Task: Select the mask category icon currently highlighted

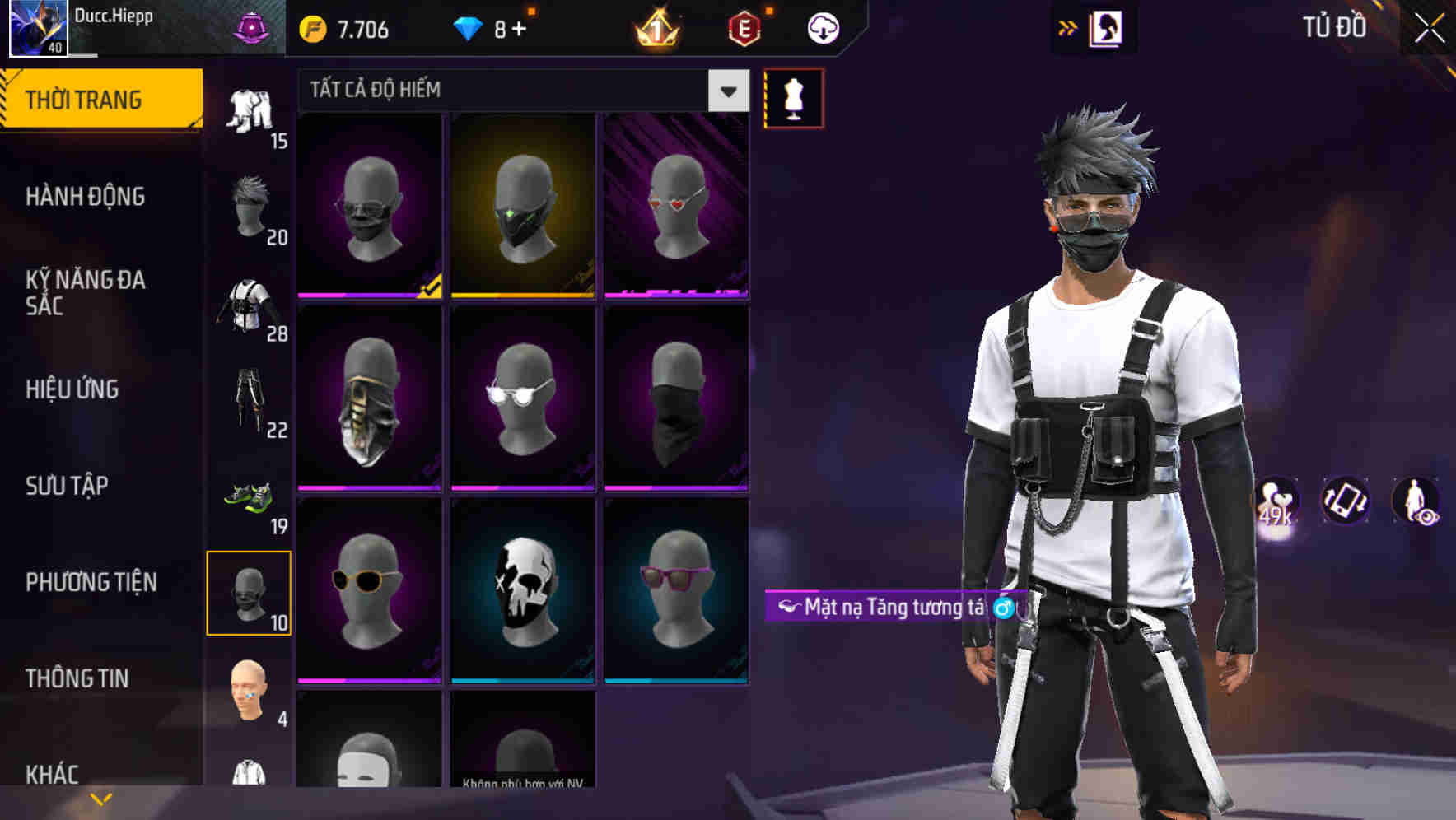Action: click(250, 593)
